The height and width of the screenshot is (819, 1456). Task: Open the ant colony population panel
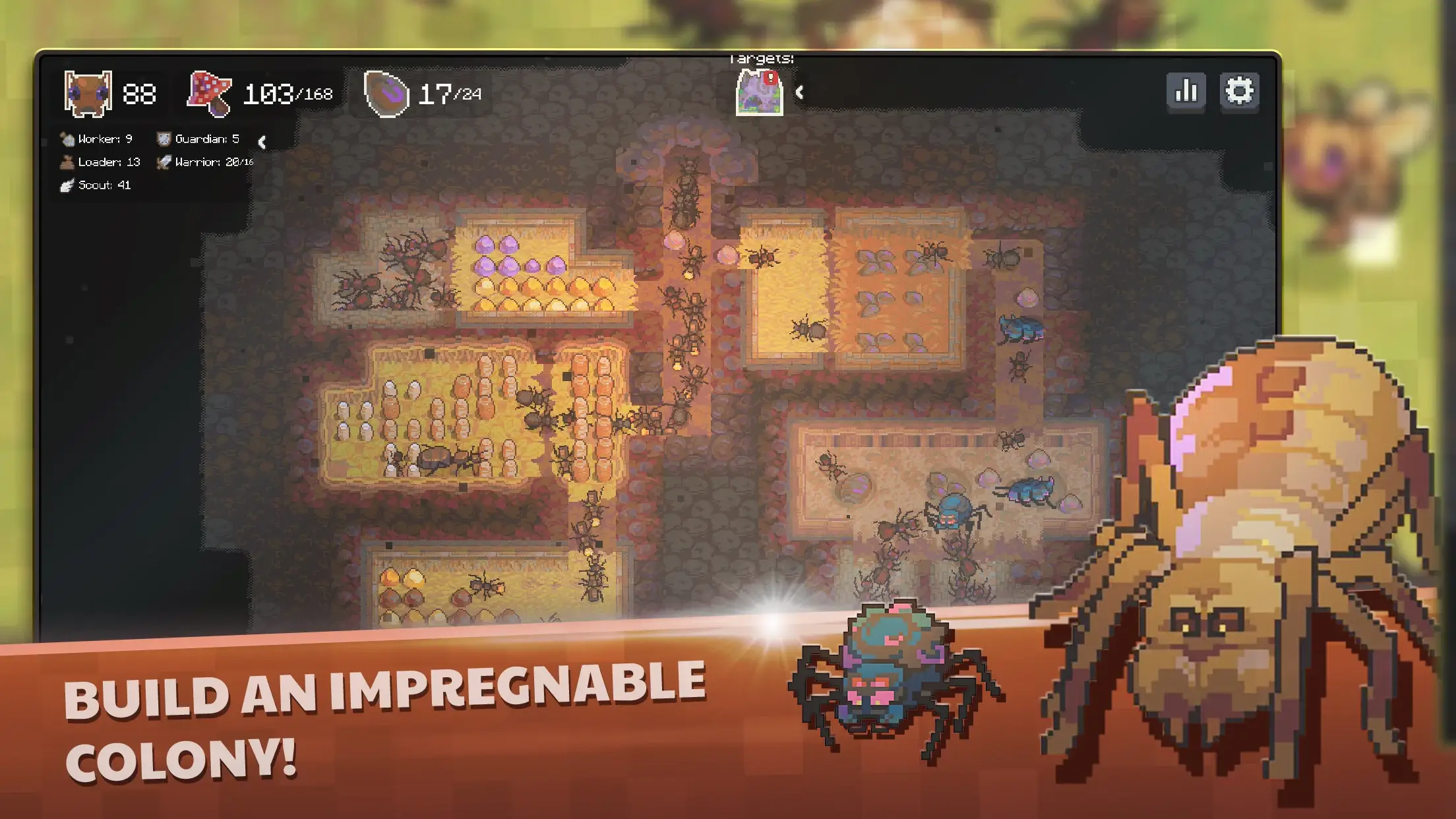point(86,94)
